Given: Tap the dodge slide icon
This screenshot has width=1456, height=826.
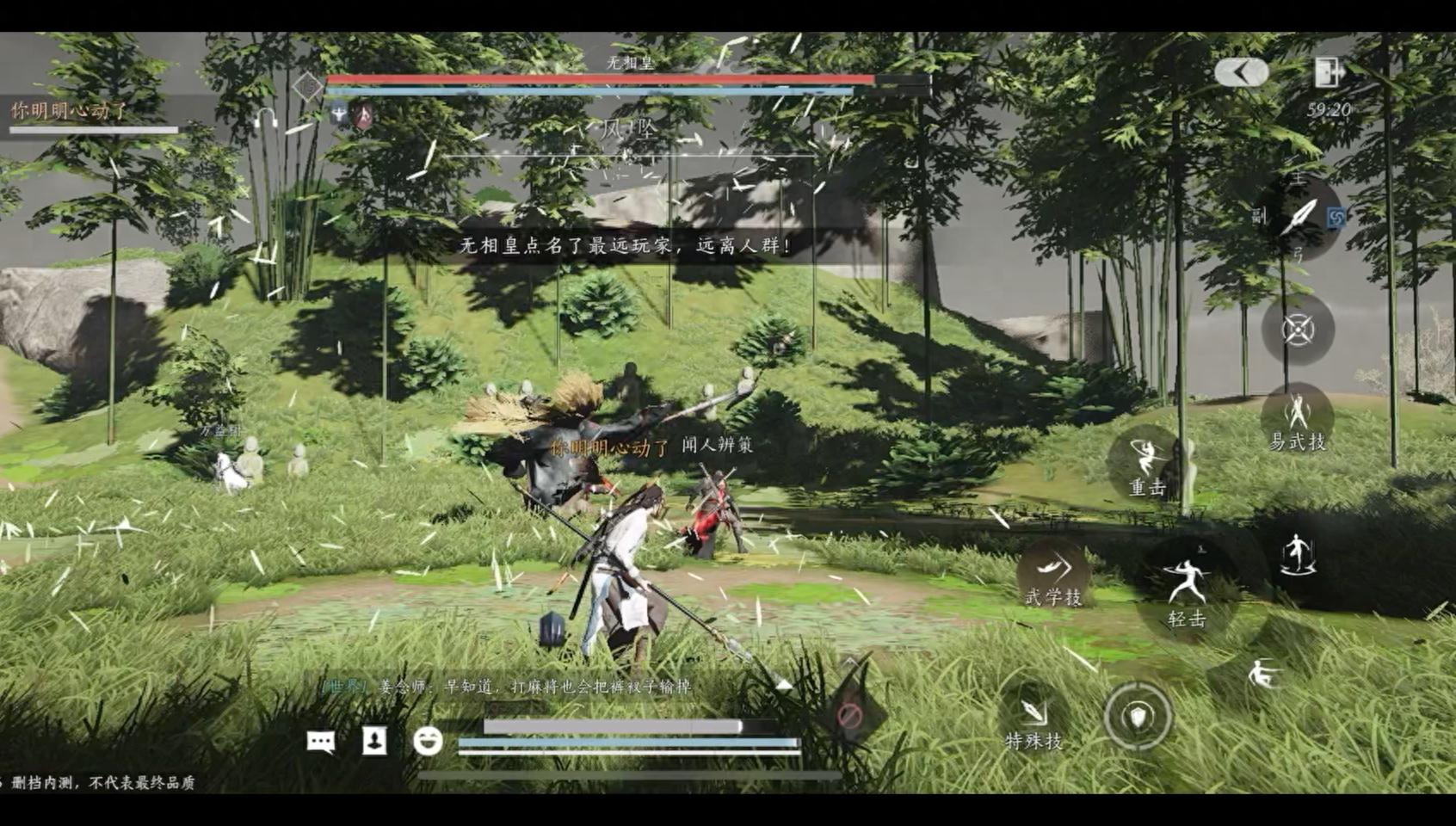Looking at the screenshot, I should tap(1262, 675).
